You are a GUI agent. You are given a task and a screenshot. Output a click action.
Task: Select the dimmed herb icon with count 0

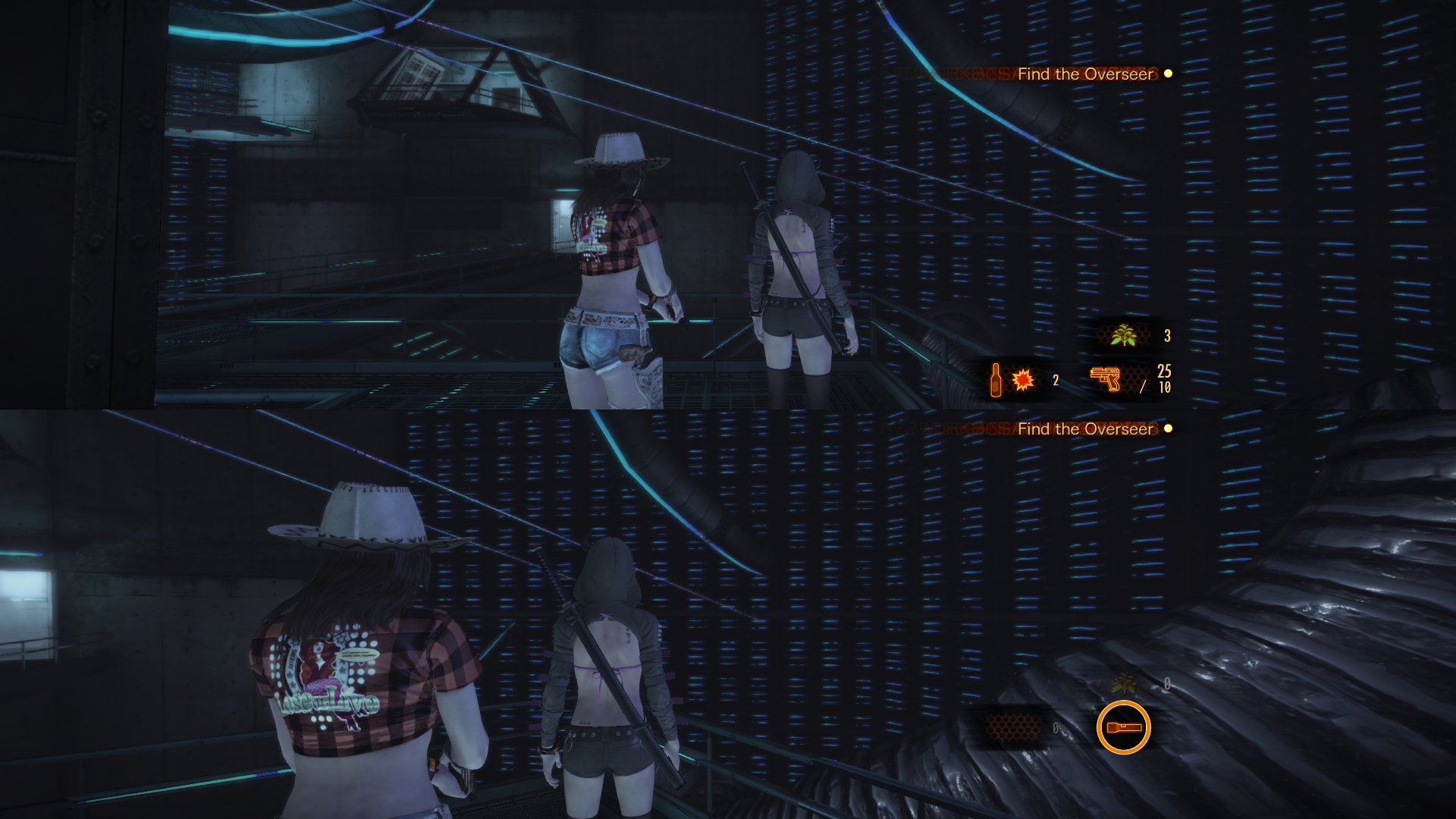pyautogui.click(x=1125, y=685)
